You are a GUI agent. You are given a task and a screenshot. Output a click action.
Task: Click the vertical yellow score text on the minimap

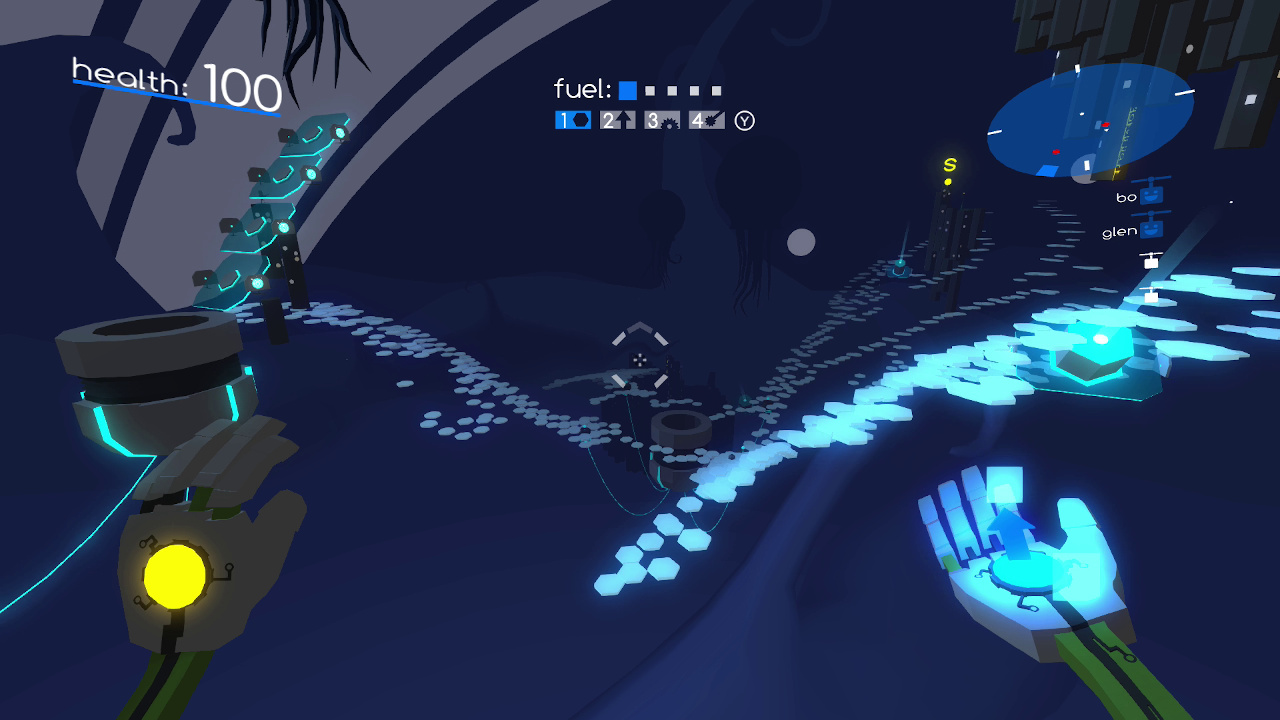click(x=1124, y=137)
